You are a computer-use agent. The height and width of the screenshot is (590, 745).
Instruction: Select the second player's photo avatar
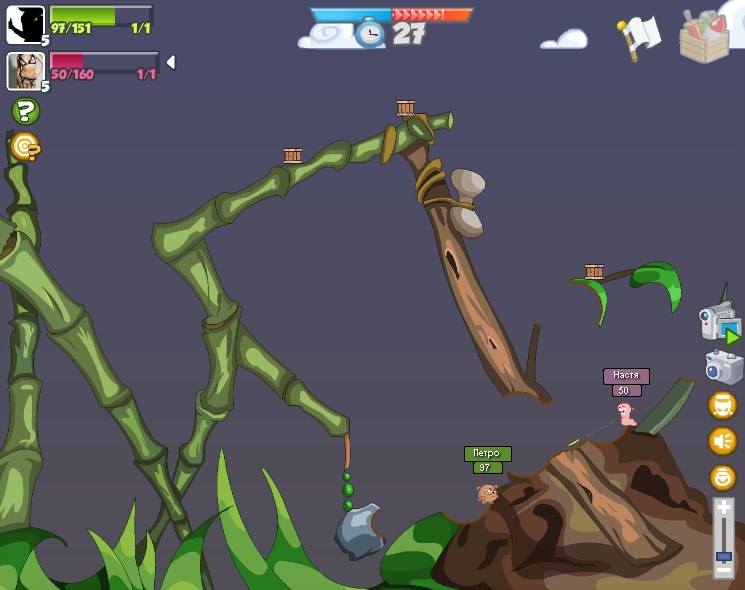pos(24,71)
